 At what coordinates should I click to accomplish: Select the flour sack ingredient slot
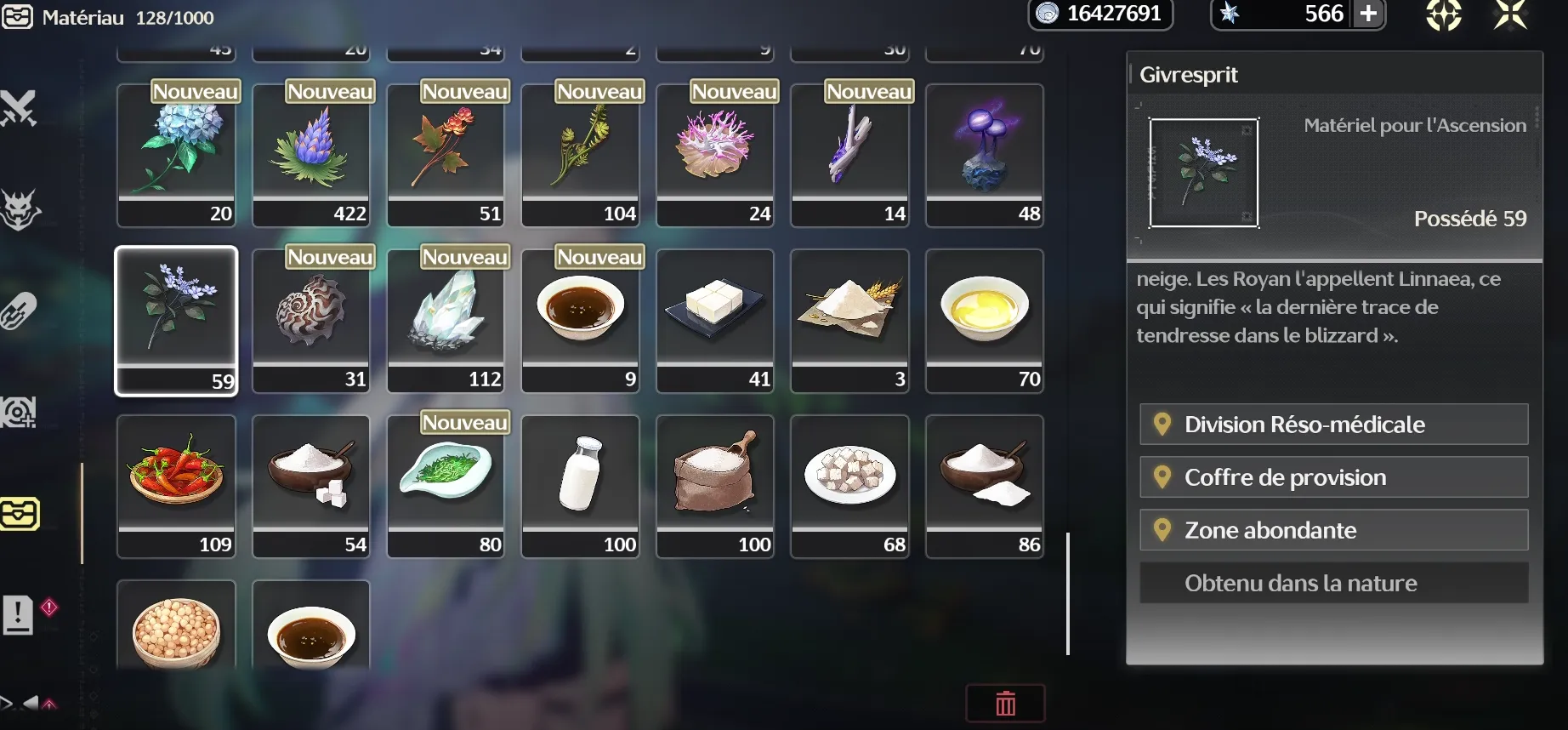point(715,485)
